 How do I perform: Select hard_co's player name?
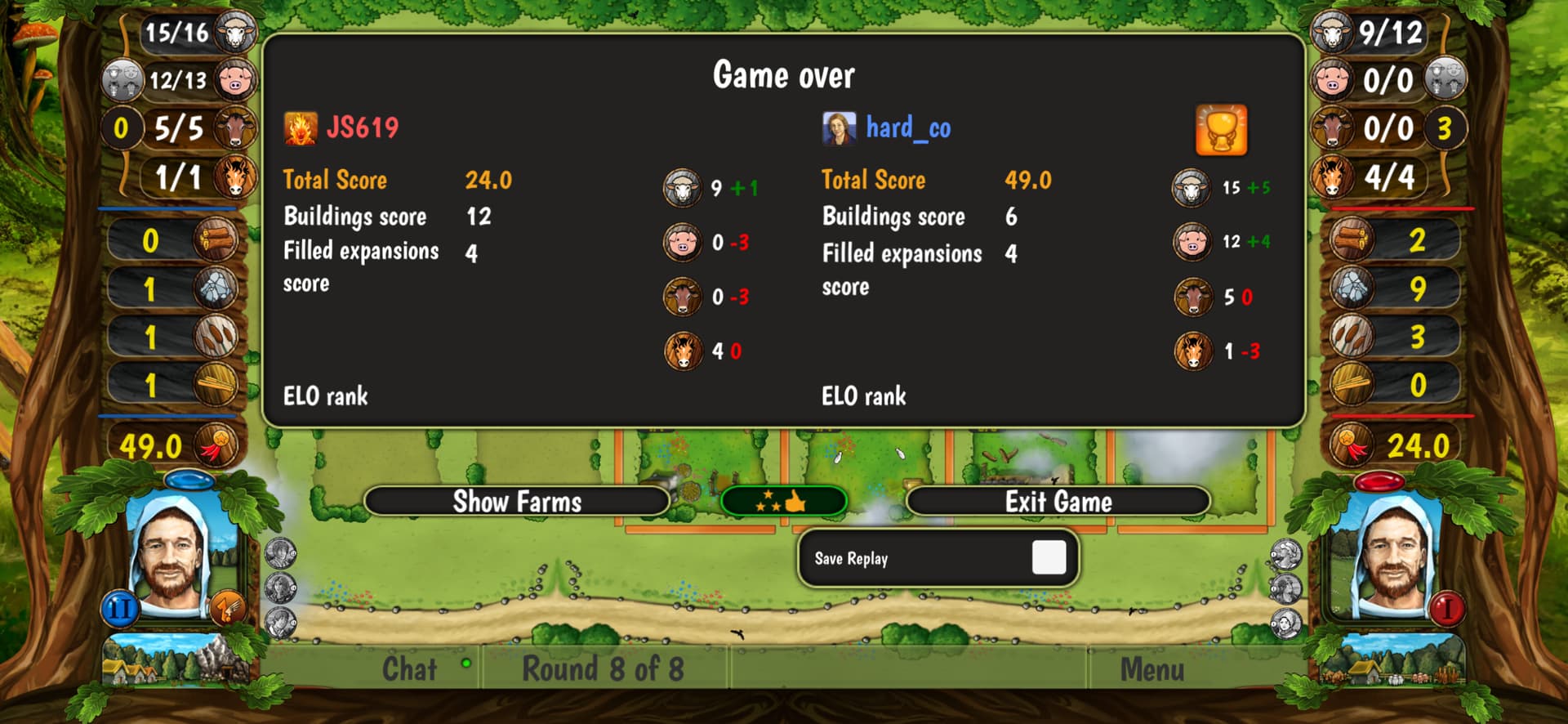(908, 127)
